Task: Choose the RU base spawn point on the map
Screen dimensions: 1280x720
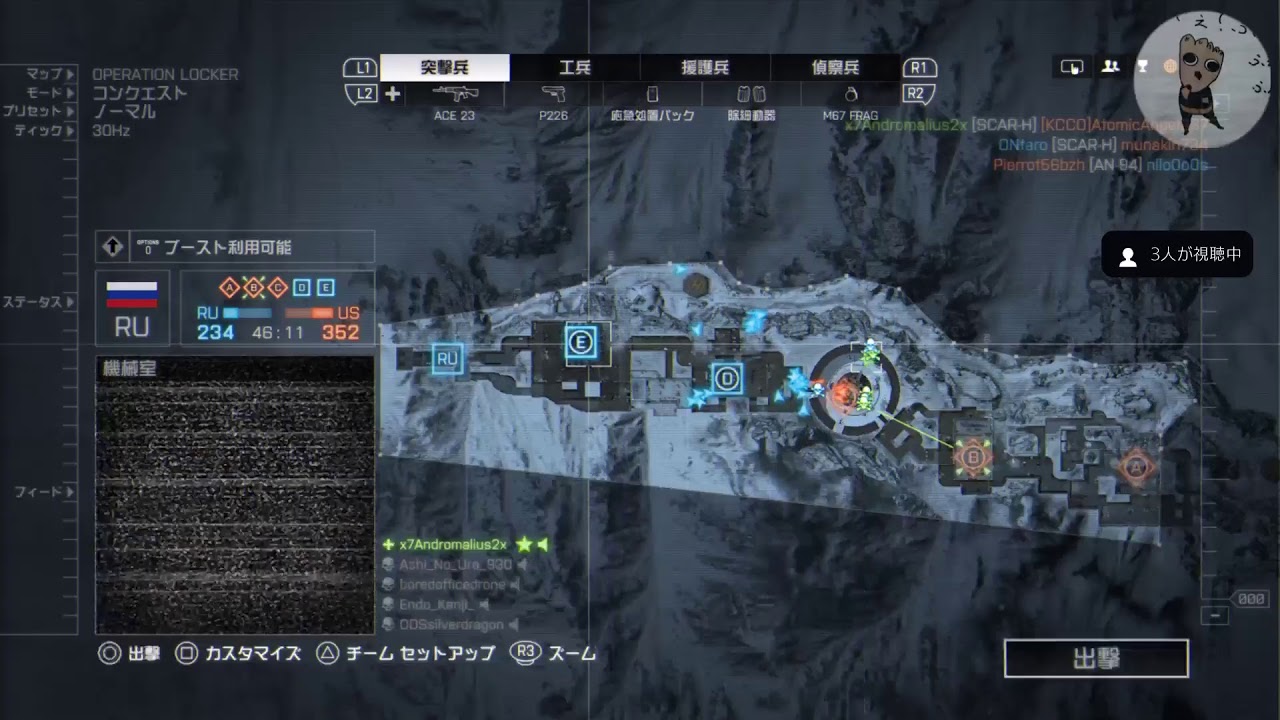Action: click(x=447, y=357)
